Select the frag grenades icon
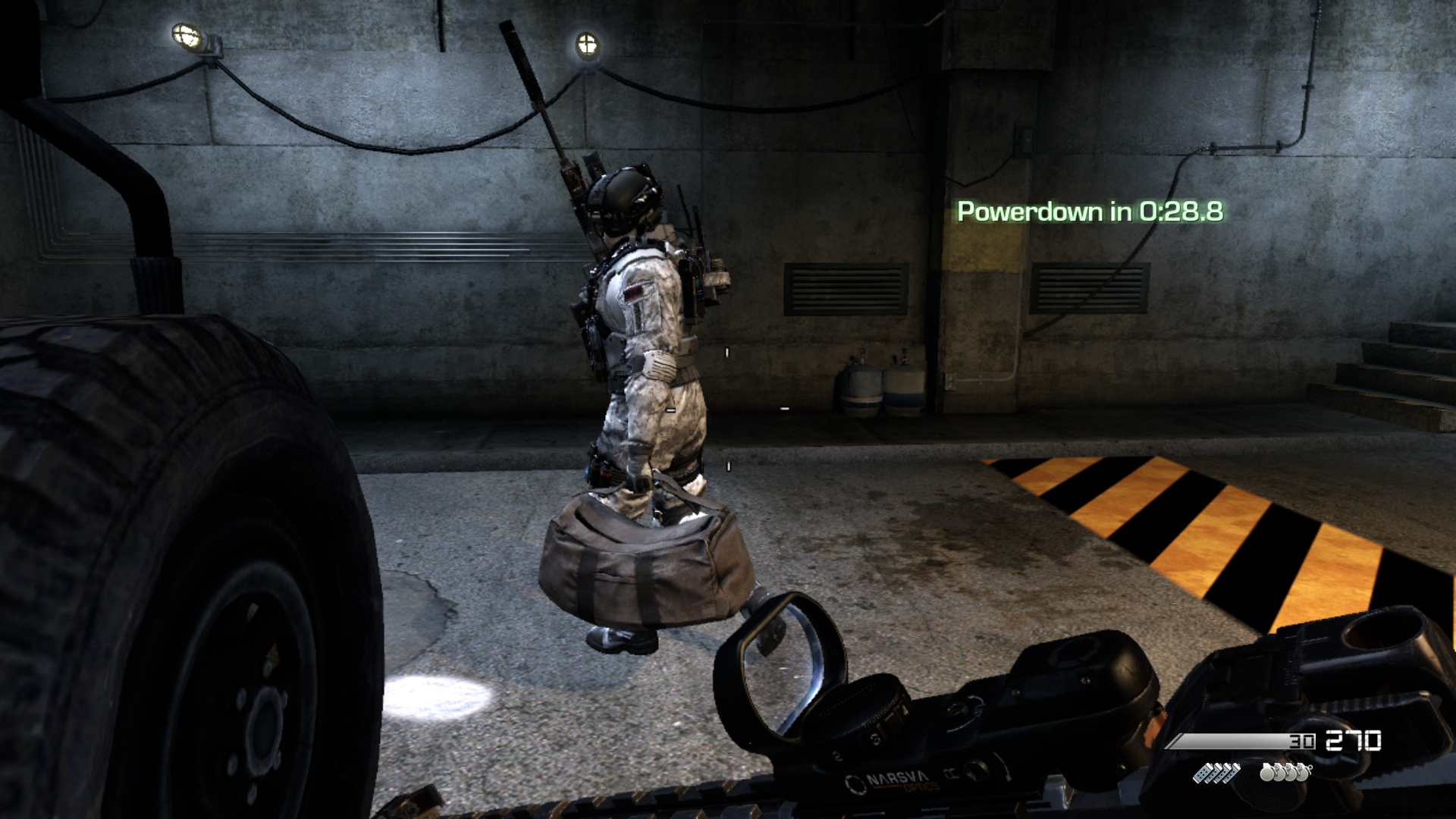 [1285, 773]
